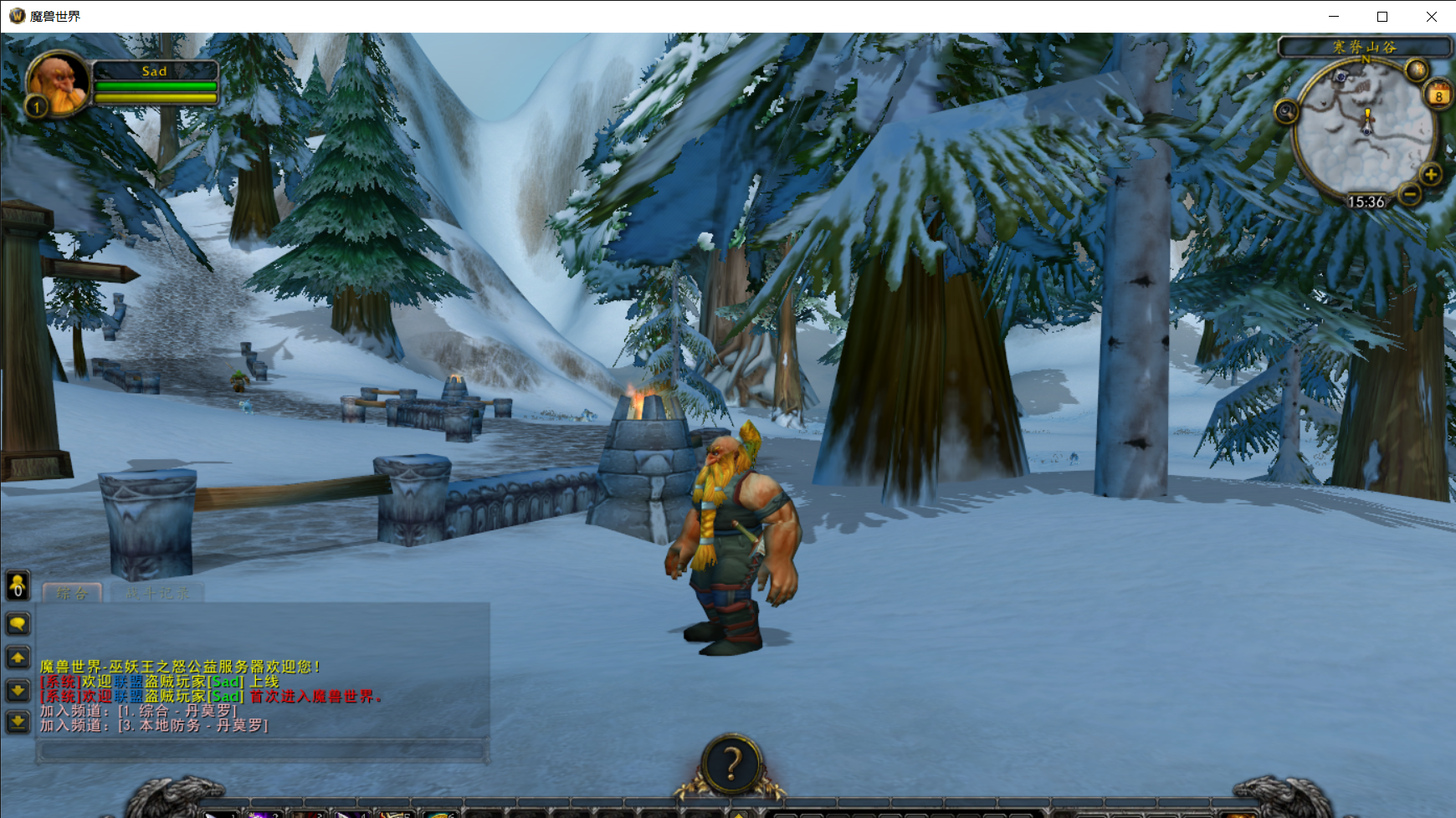Open the minimap tracking magnifier button
Viewport: 1456px width, 818px height.
point(1286,110)
